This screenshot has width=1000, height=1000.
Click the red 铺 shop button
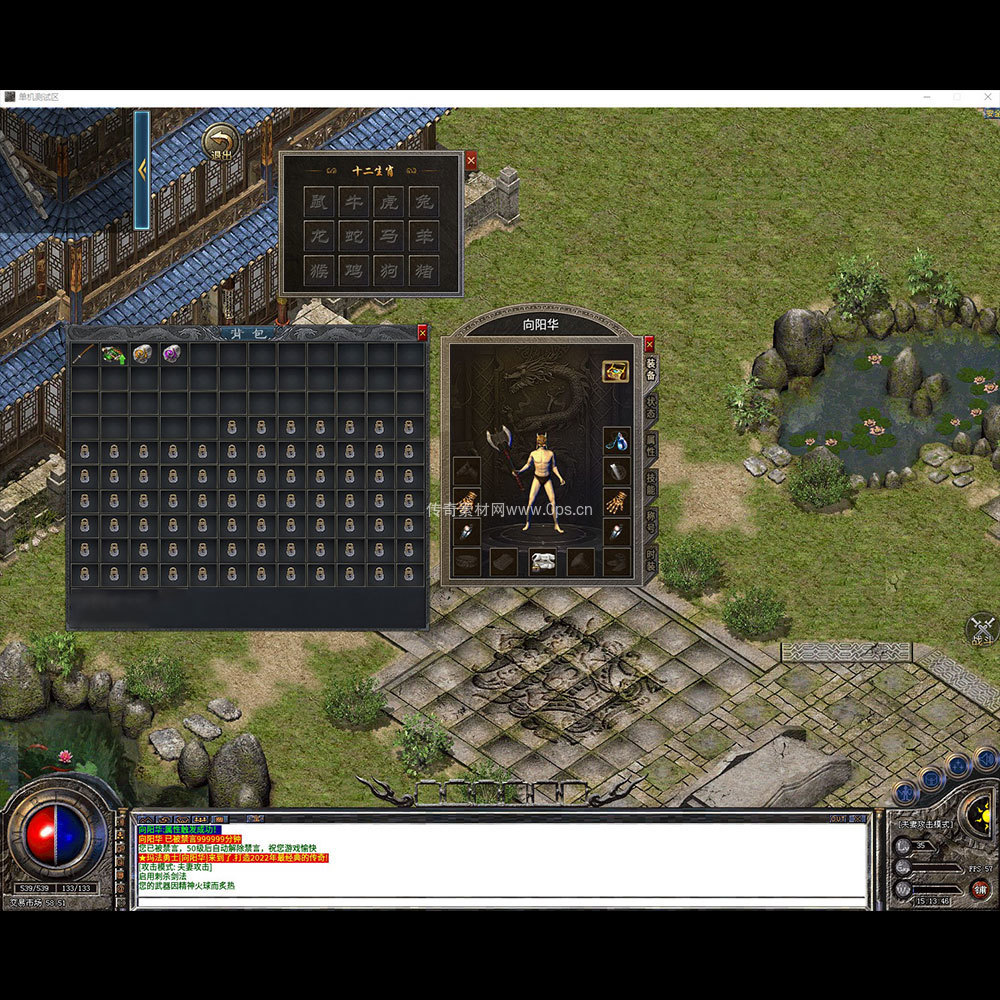(980, 889)
